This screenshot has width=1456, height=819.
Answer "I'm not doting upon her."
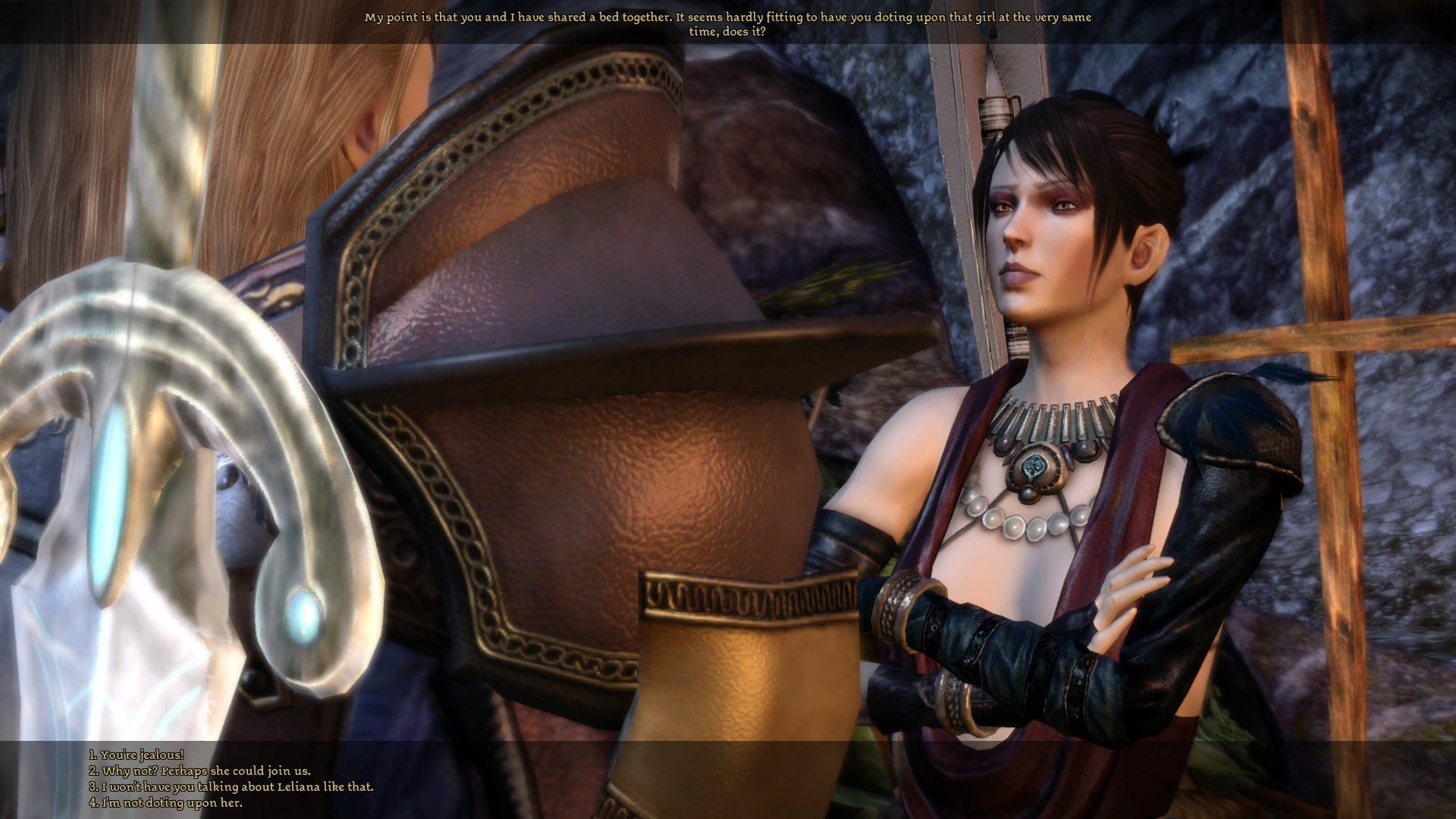tap(166, 803)
